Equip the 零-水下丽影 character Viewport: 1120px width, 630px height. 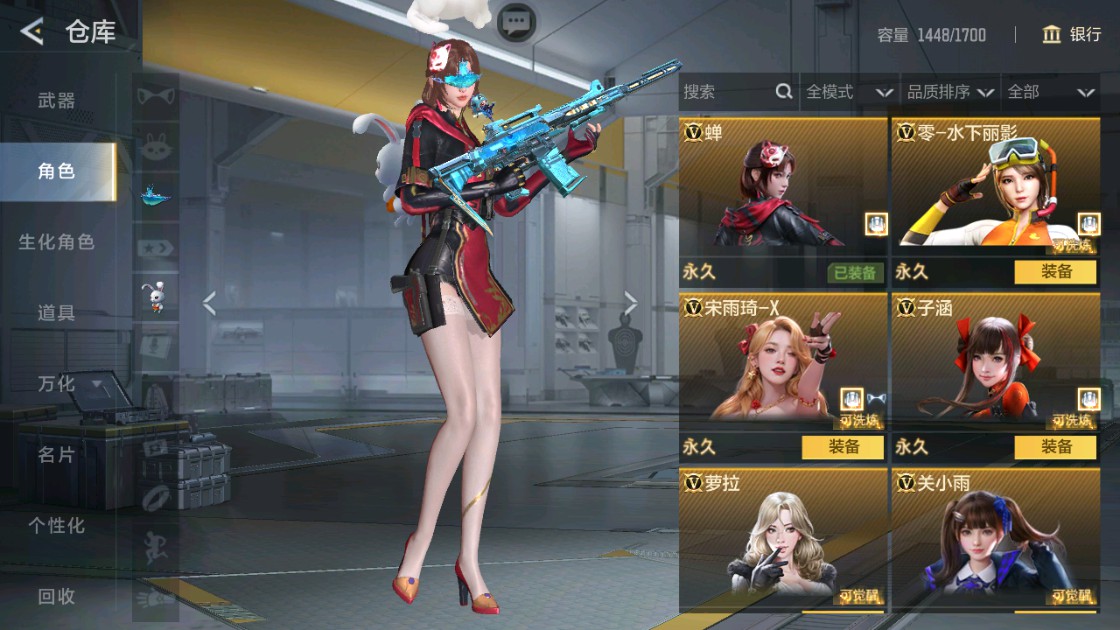point(1055,272)
